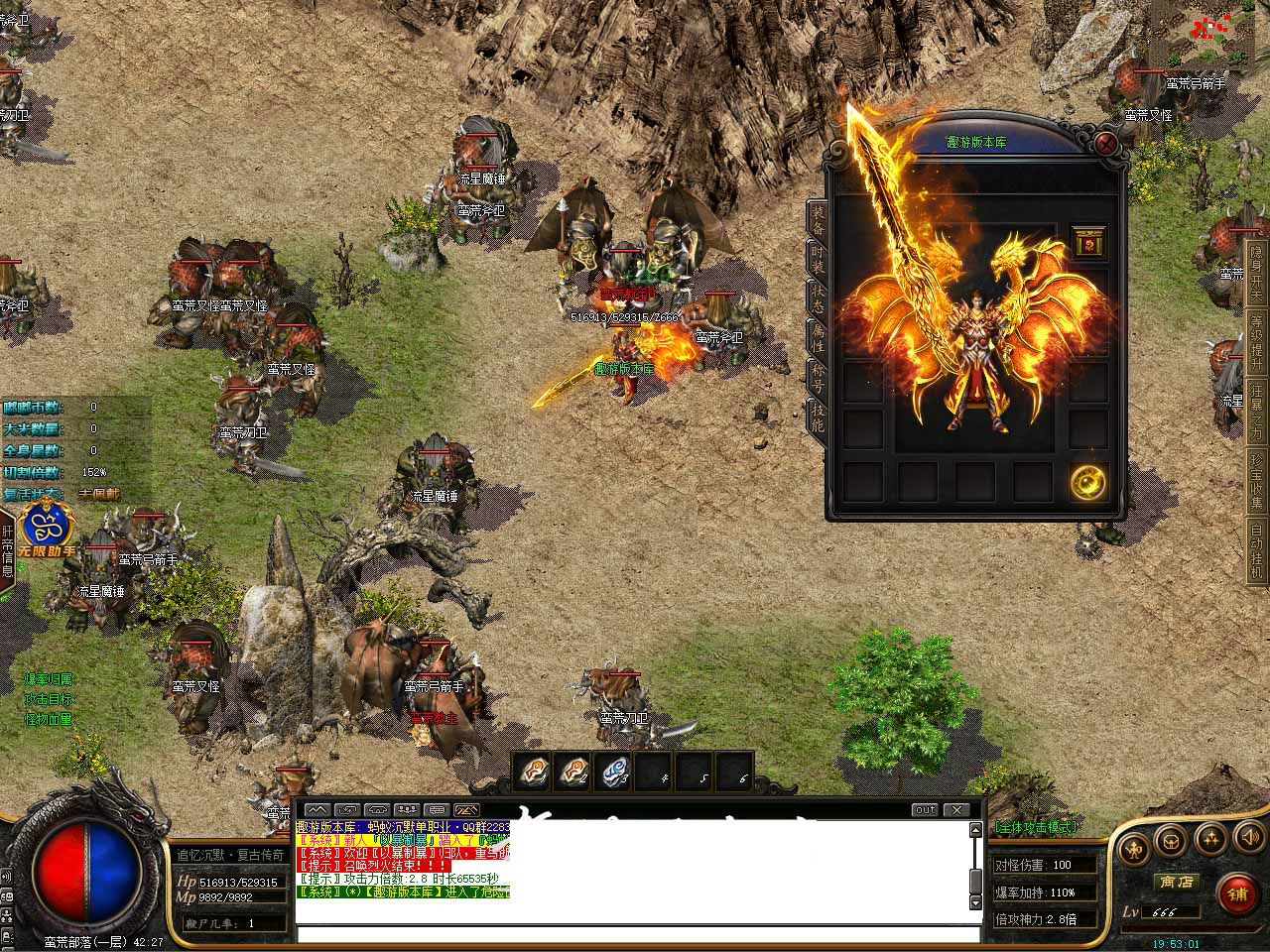Image resolution: width=1270 pixels, height=952 pixels.
Task: Switch to the 称号 title tab
Action: pos(818,377)
